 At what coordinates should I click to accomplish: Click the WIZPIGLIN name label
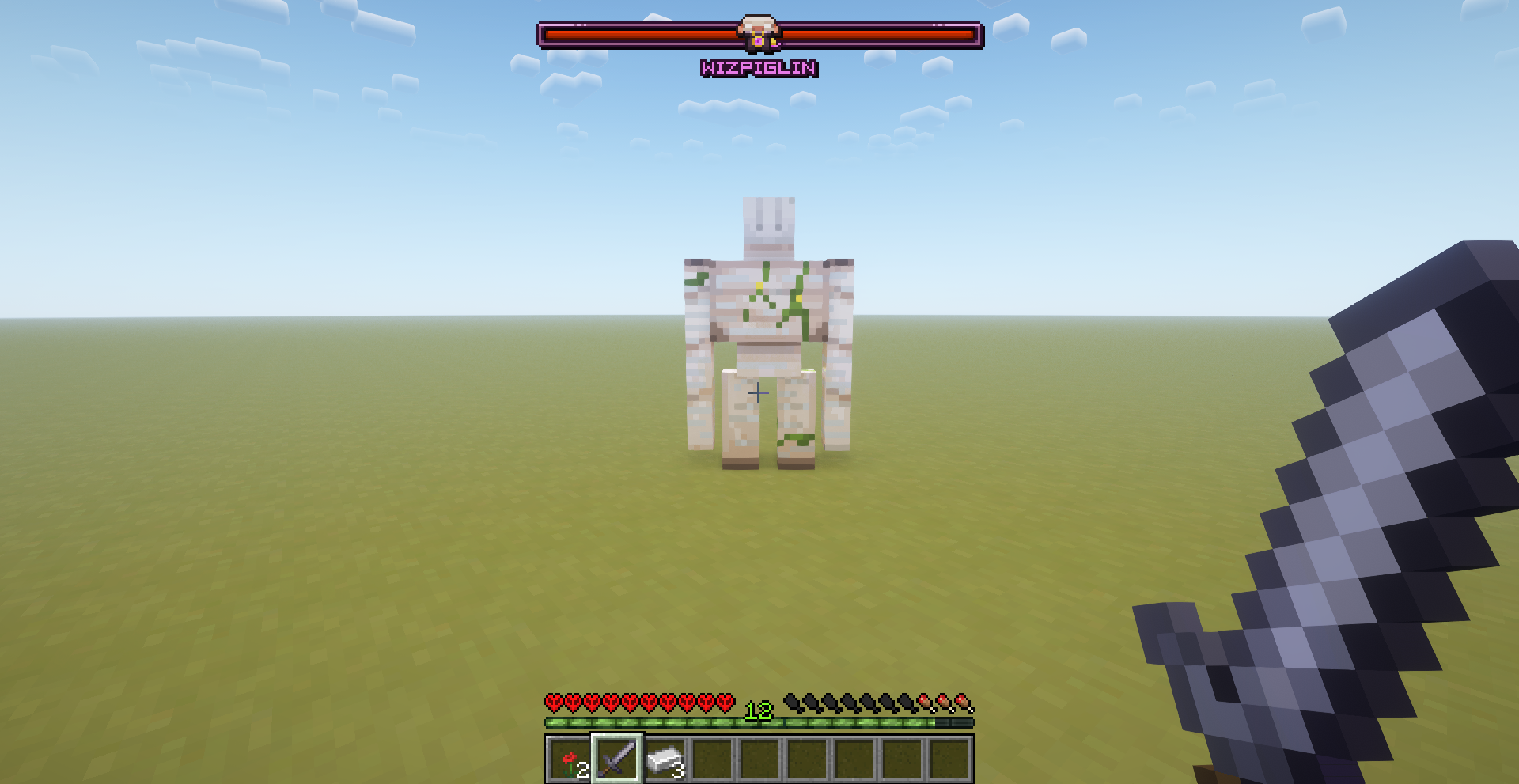coord(758,70)
